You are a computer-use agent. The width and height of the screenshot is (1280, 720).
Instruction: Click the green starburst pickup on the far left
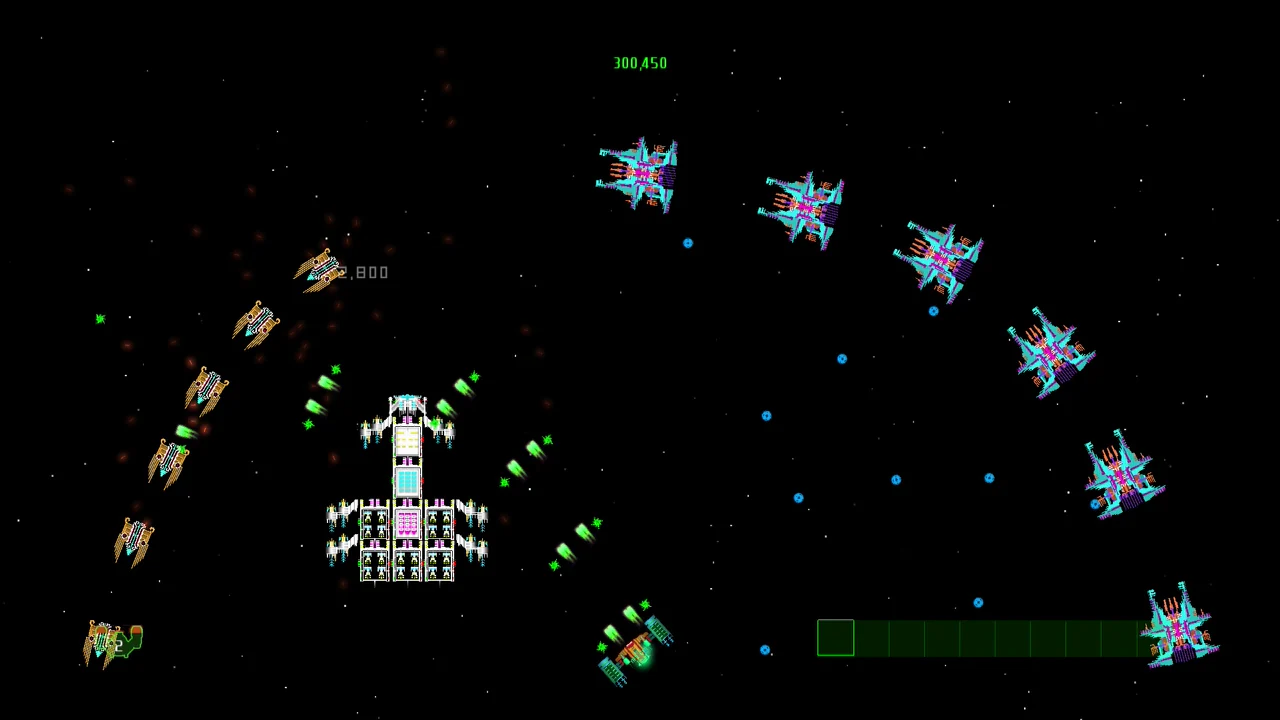coord(100,319)
